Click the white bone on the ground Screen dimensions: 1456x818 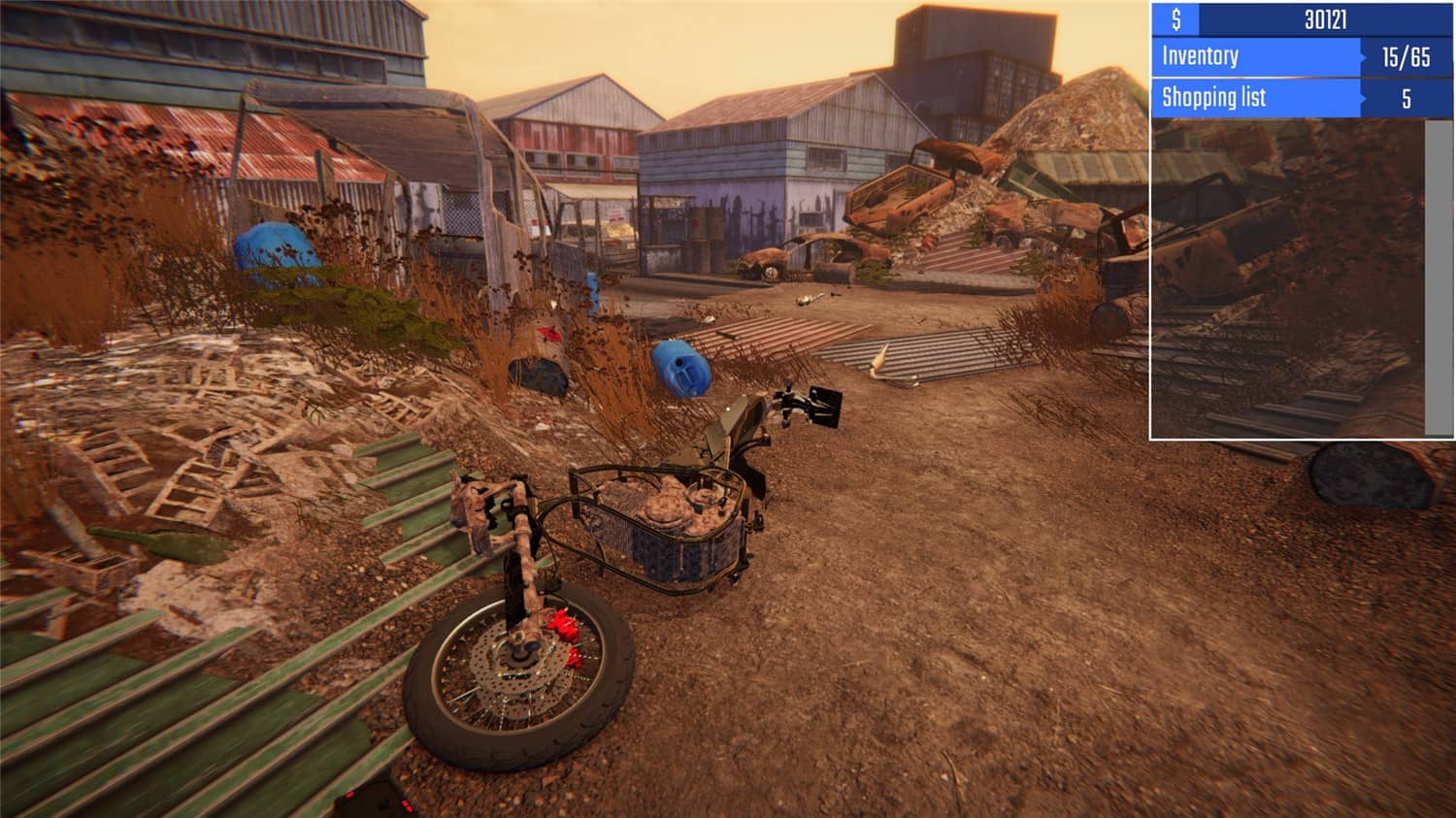coord(878,361)
